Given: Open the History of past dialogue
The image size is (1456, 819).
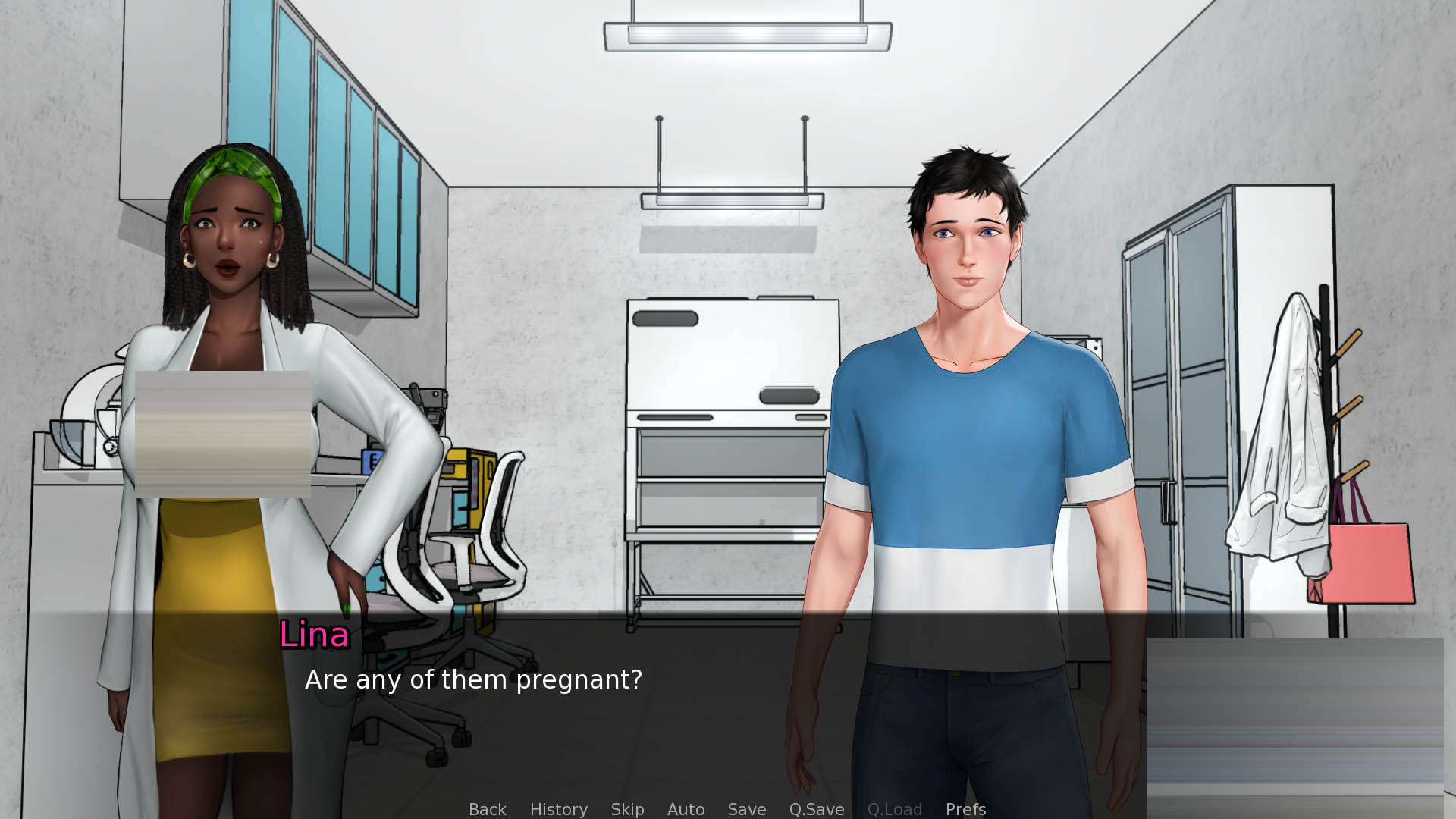Looking at the screenshot, I should (x=558, y=809).
